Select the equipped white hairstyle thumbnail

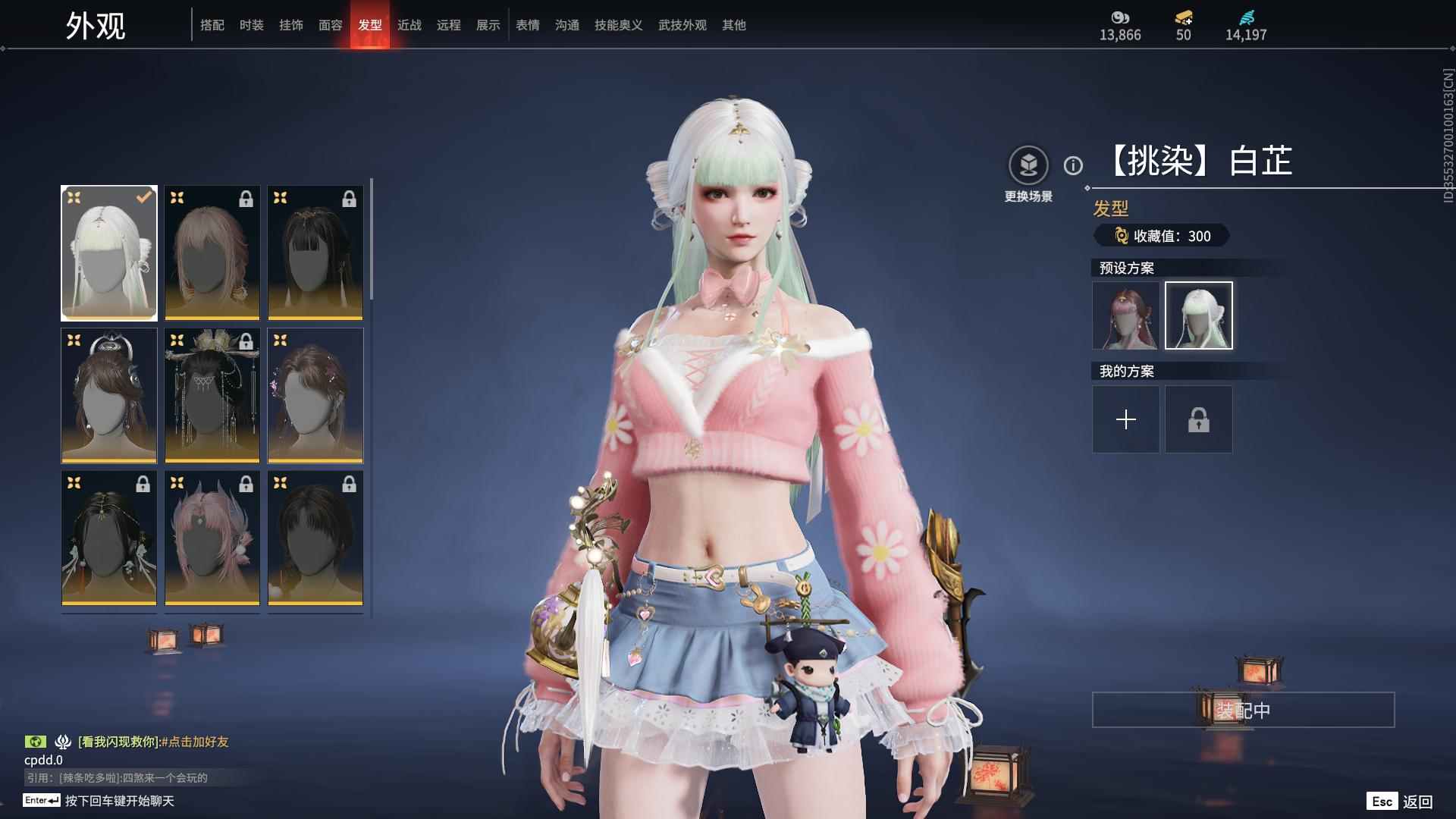tap(109, 253)
